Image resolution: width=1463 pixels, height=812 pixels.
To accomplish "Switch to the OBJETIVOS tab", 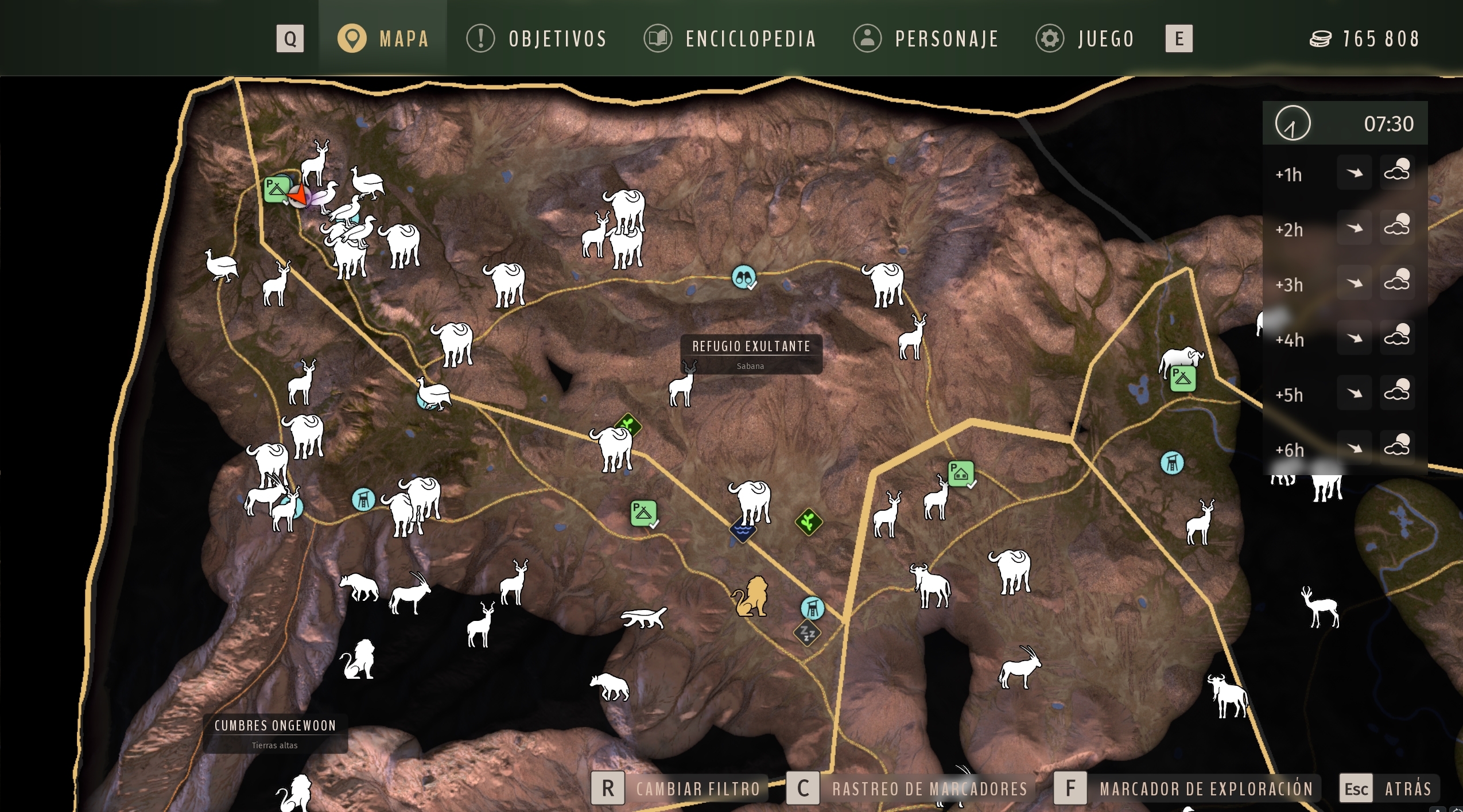I will tap(557, 38).
